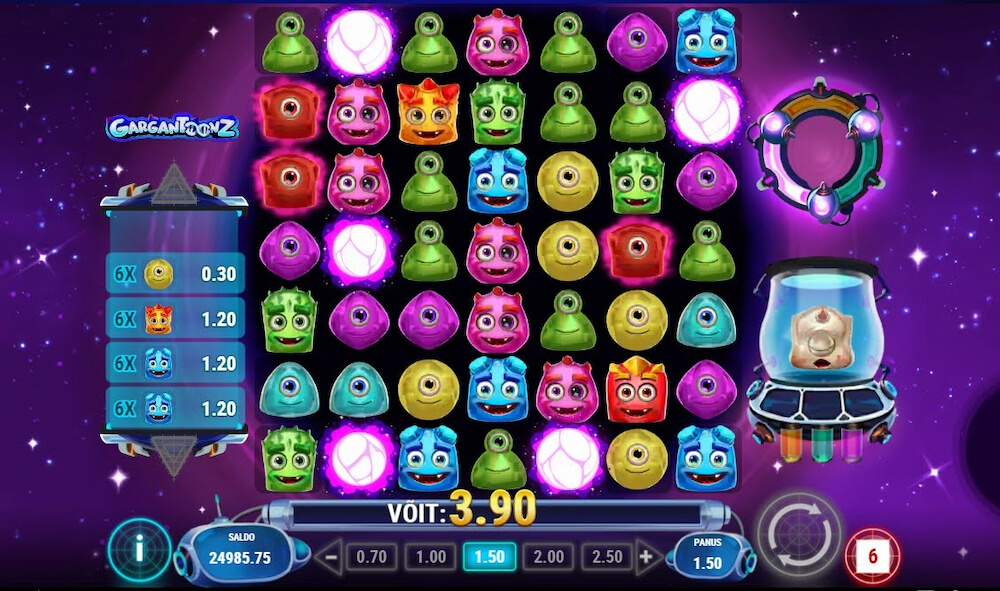Open the game info panel
The image size is (1000, 591).
click(x=139, y=550)
